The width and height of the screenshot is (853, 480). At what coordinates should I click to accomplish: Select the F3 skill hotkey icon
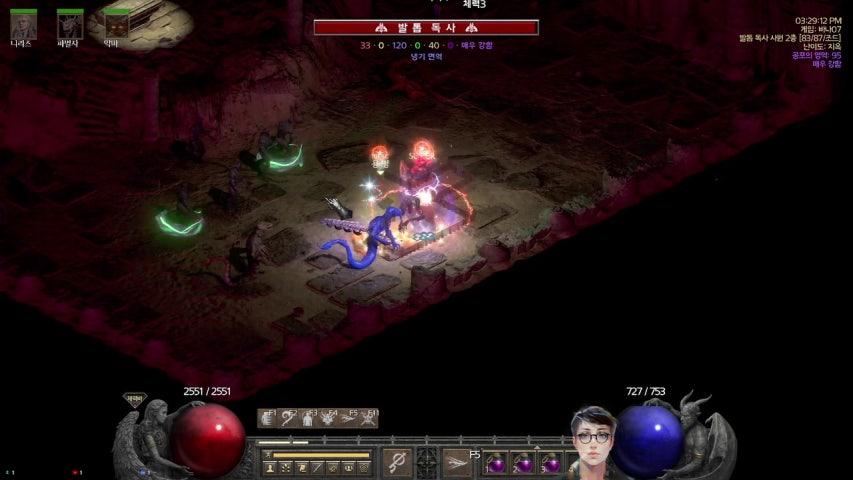coord(308,419)
